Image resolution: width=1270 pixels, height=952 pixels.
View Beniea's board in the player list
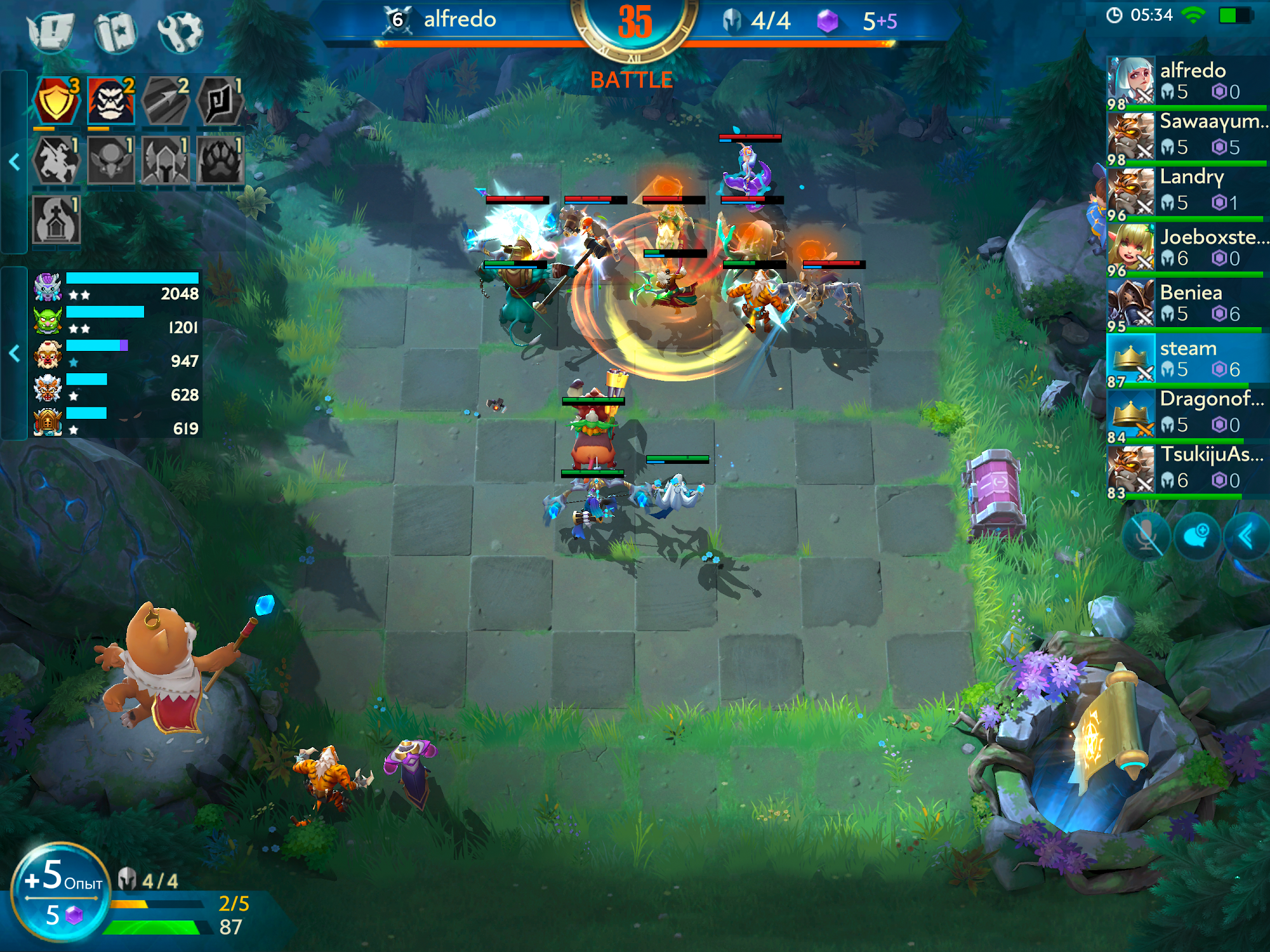tap(1187, 303)
